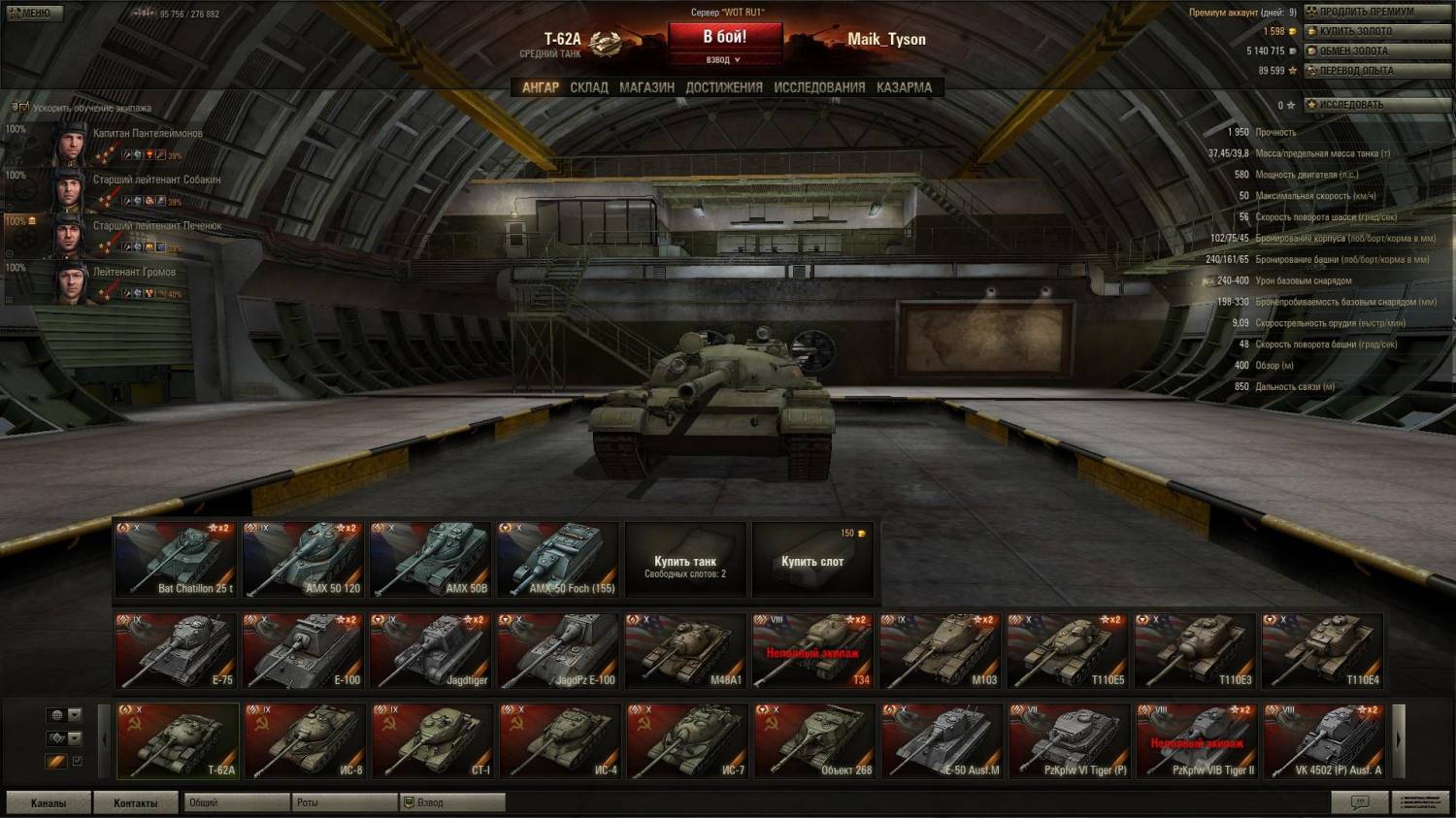Open the МАГАЗИН tab

click(x=646, y=87)
